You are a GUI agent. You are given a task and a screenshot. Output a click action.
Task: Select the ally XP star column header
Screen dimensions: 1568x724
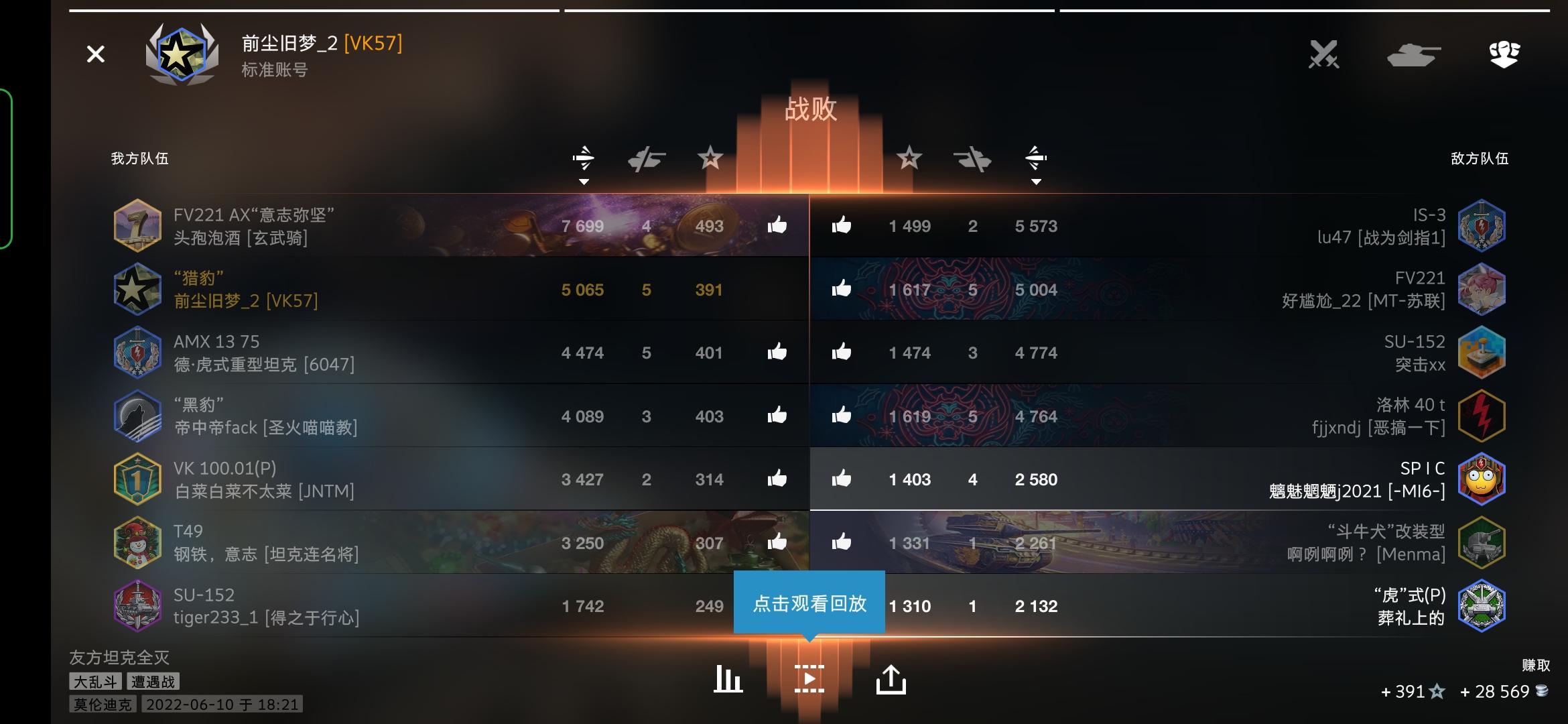[710, 159]
